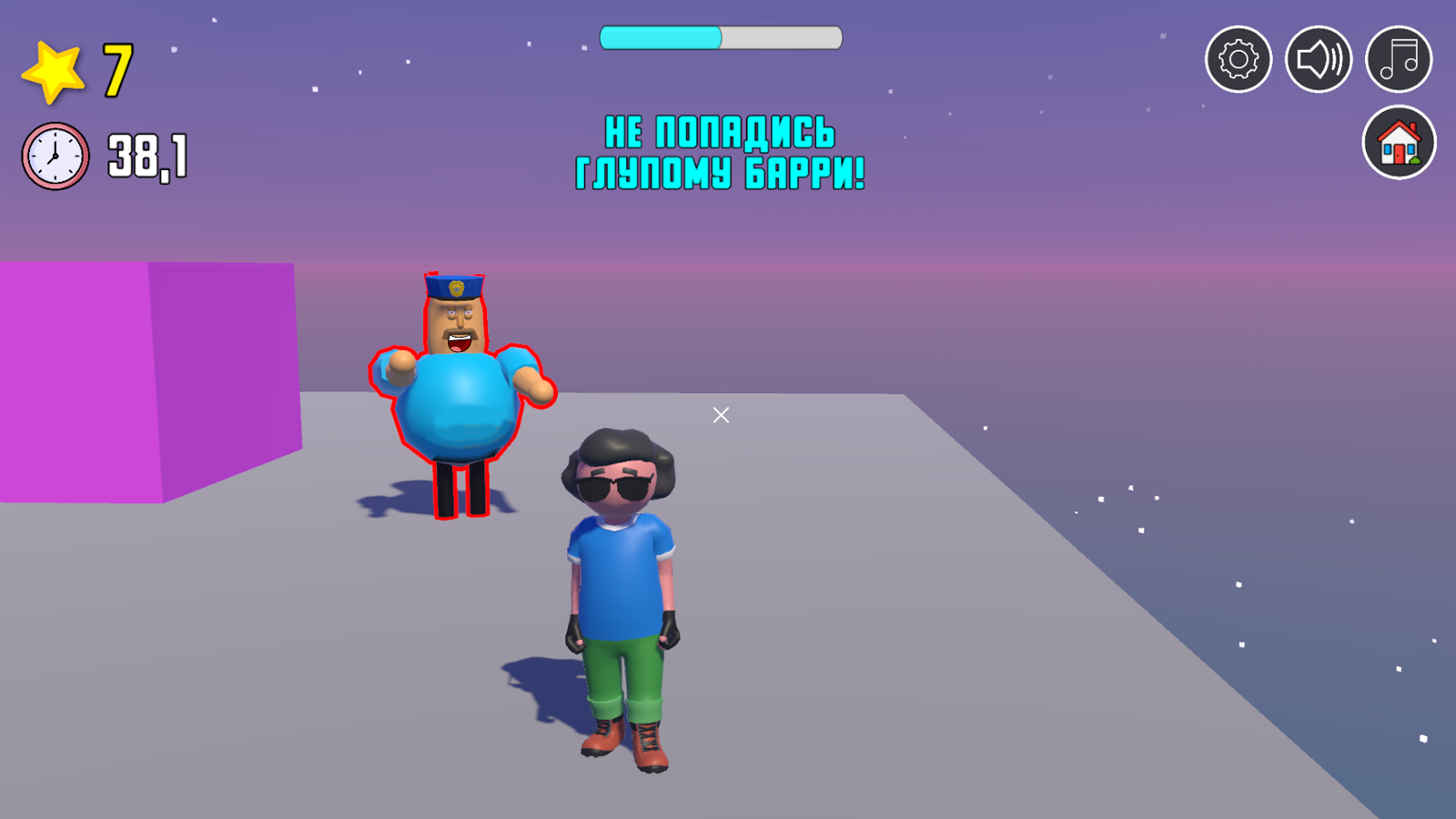
Task: Disable audio via the volume button
Action: [1319, 58]
